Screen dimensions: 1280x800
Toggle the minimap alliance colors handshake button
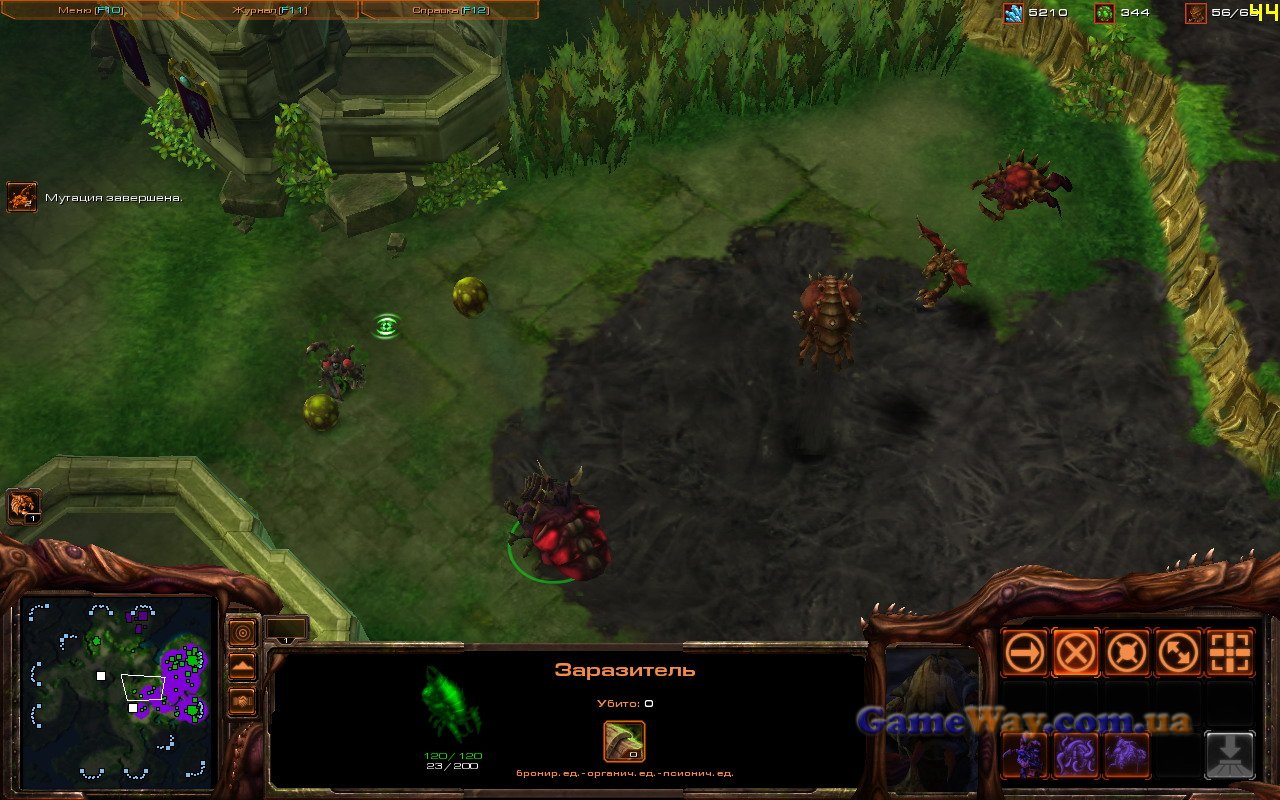[242, 701]
